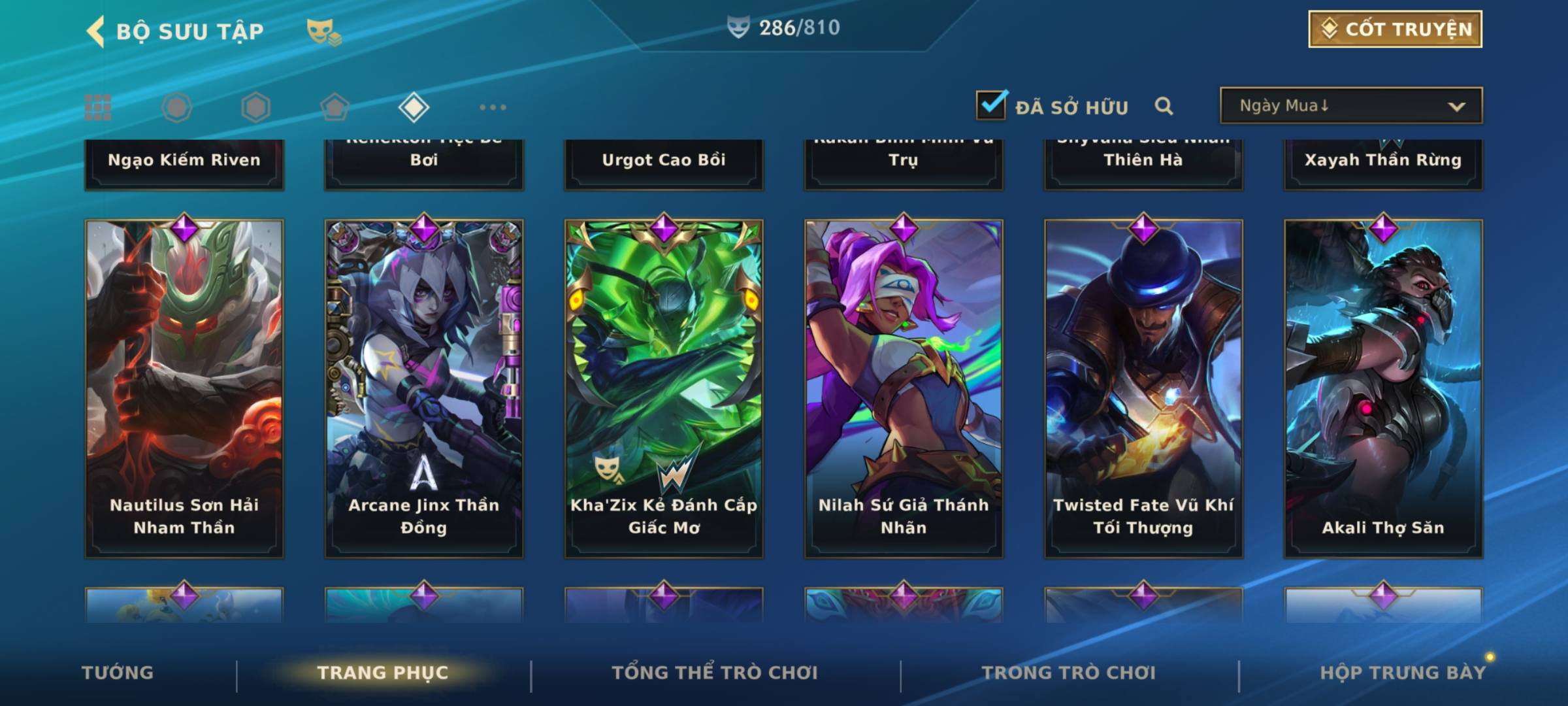The height and width of the screenshot is (706, 1568).
Task: Show more filters via three dots
Action: tap(493, 107)
